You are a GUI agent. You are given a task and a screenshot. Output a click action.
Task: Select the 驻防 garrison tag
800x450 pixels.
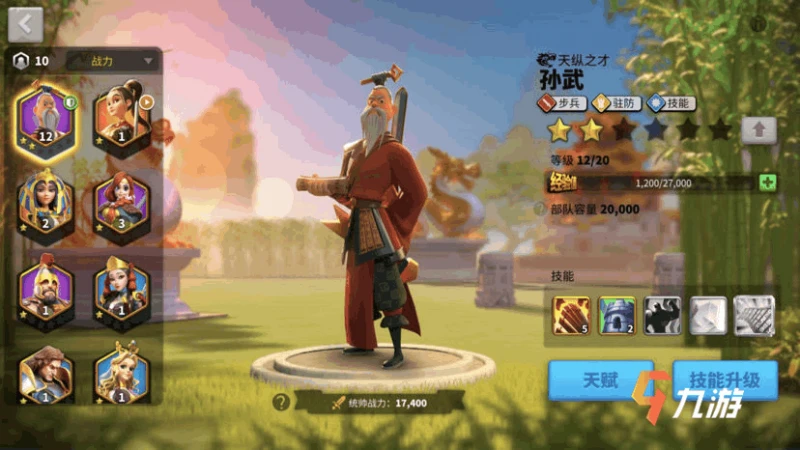point(614,103)
